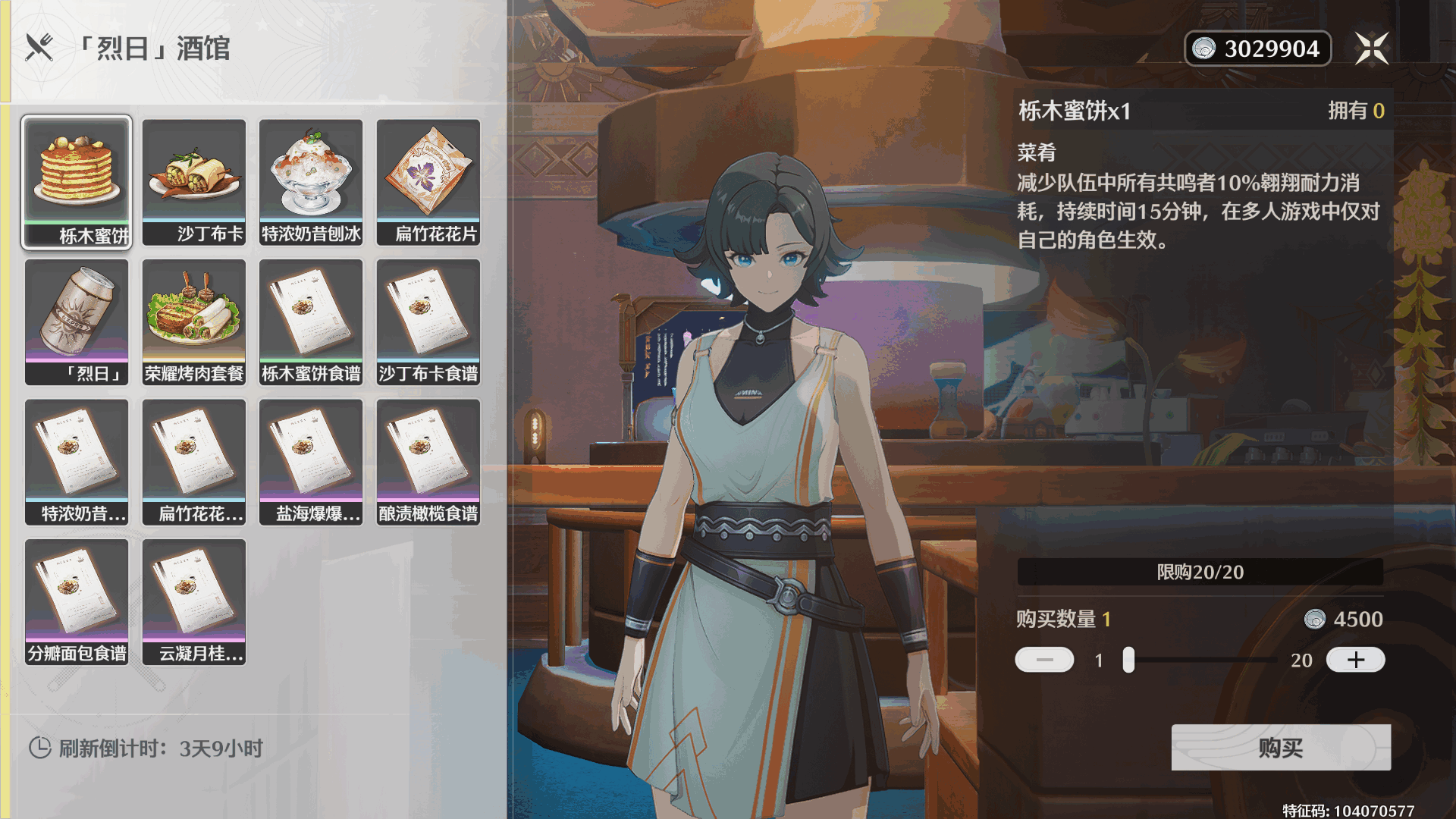The image size is (1456, 819).
Task: Close the tavern shop screen
Action: [1372, 49]
